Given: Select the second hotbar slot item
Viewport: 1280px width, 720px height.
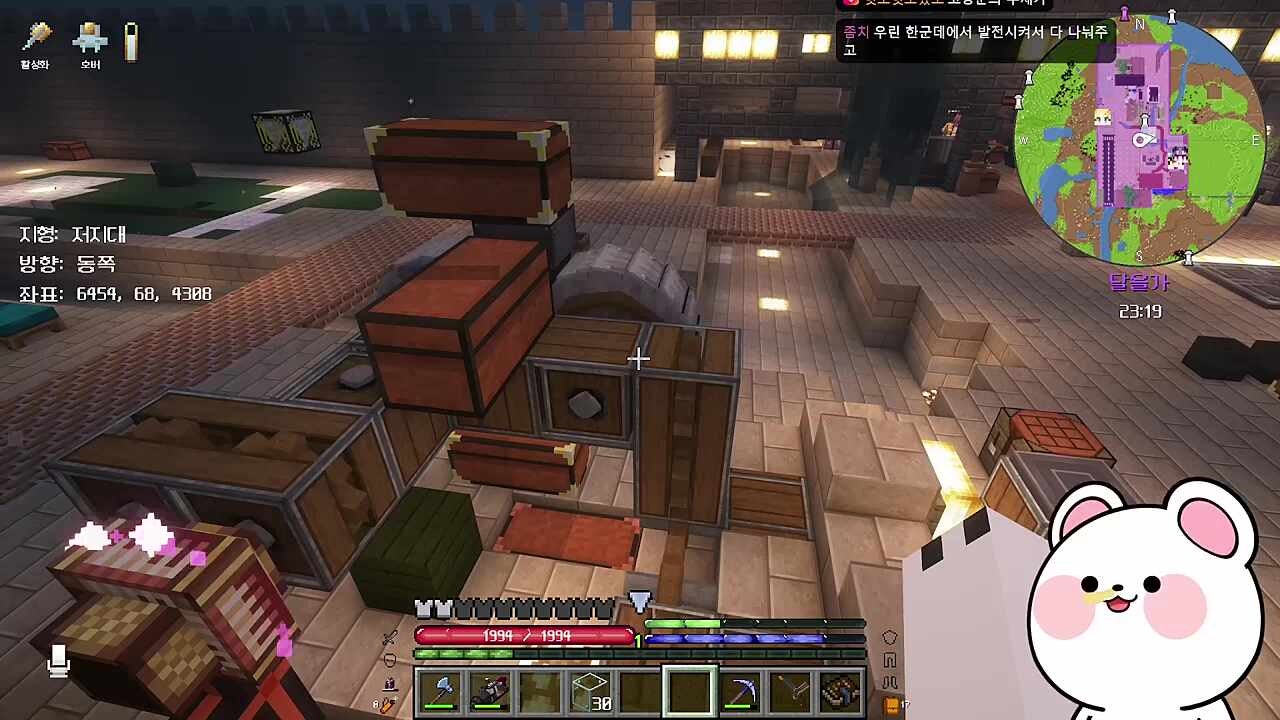Looking at the screenshot, I should [x=490, y=691].
